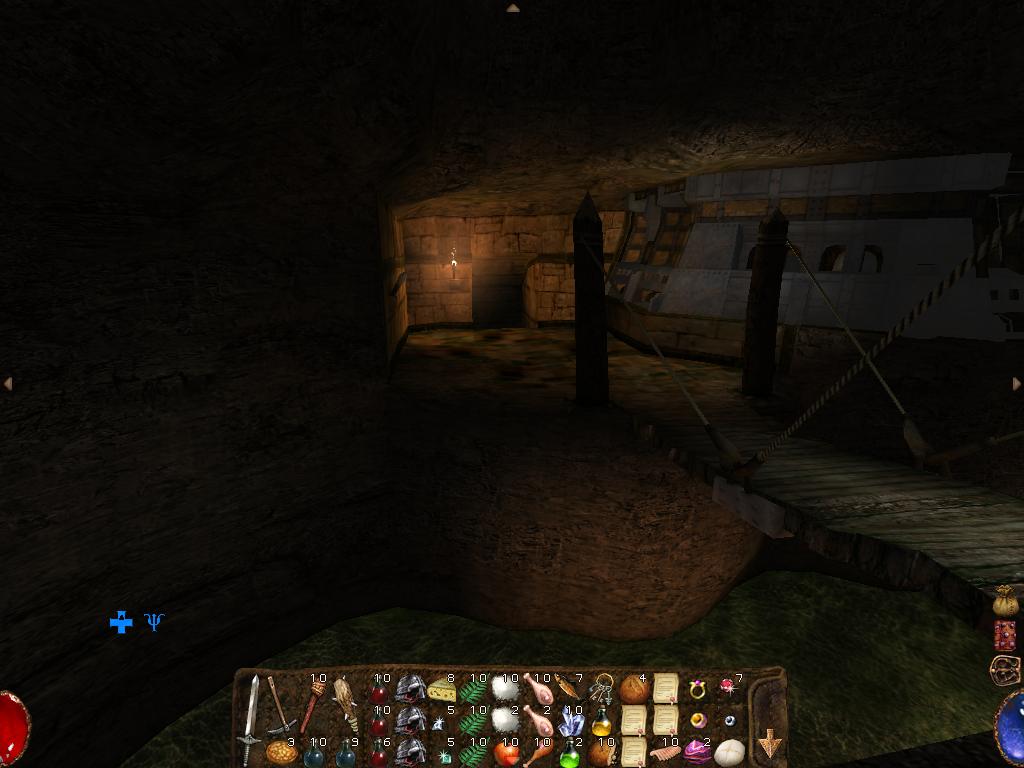Image resolution: width=1024 pixels, height=768 pixels.
Task: Open the red jeweled book icon
Action: coord(1005,635)
